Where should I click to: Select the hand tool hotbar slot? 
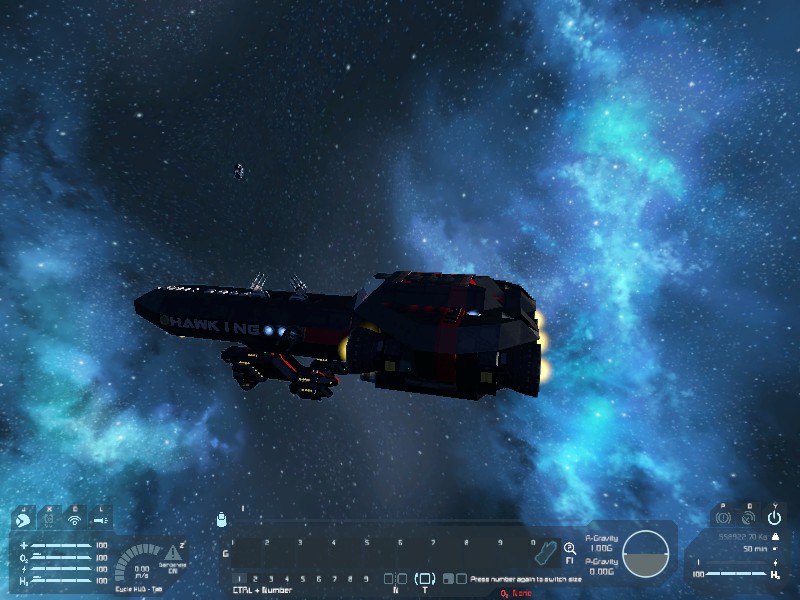click(x=546, y=552)
